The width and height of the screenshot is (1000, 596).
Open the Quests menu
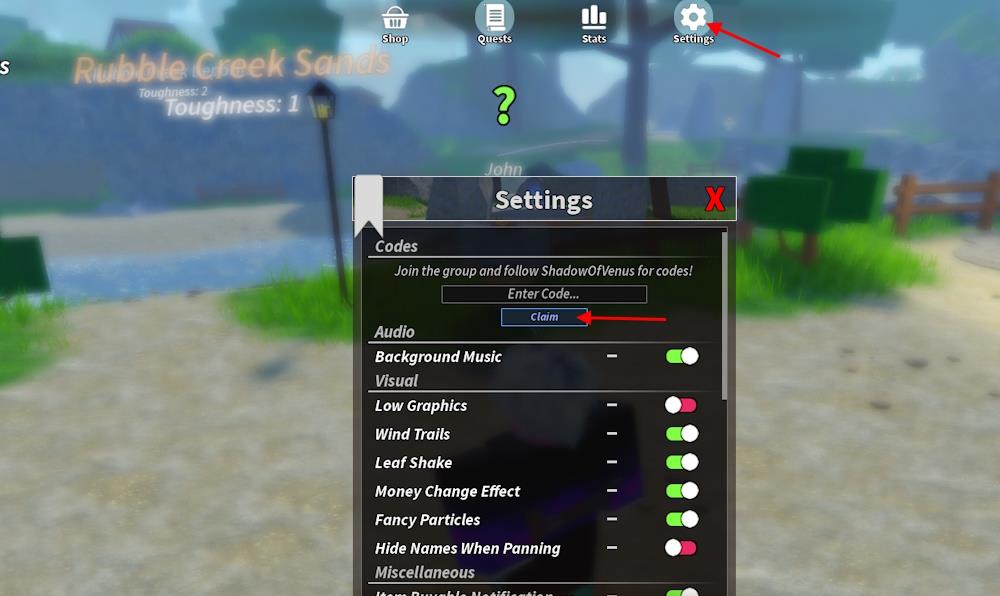click(494, 21)
